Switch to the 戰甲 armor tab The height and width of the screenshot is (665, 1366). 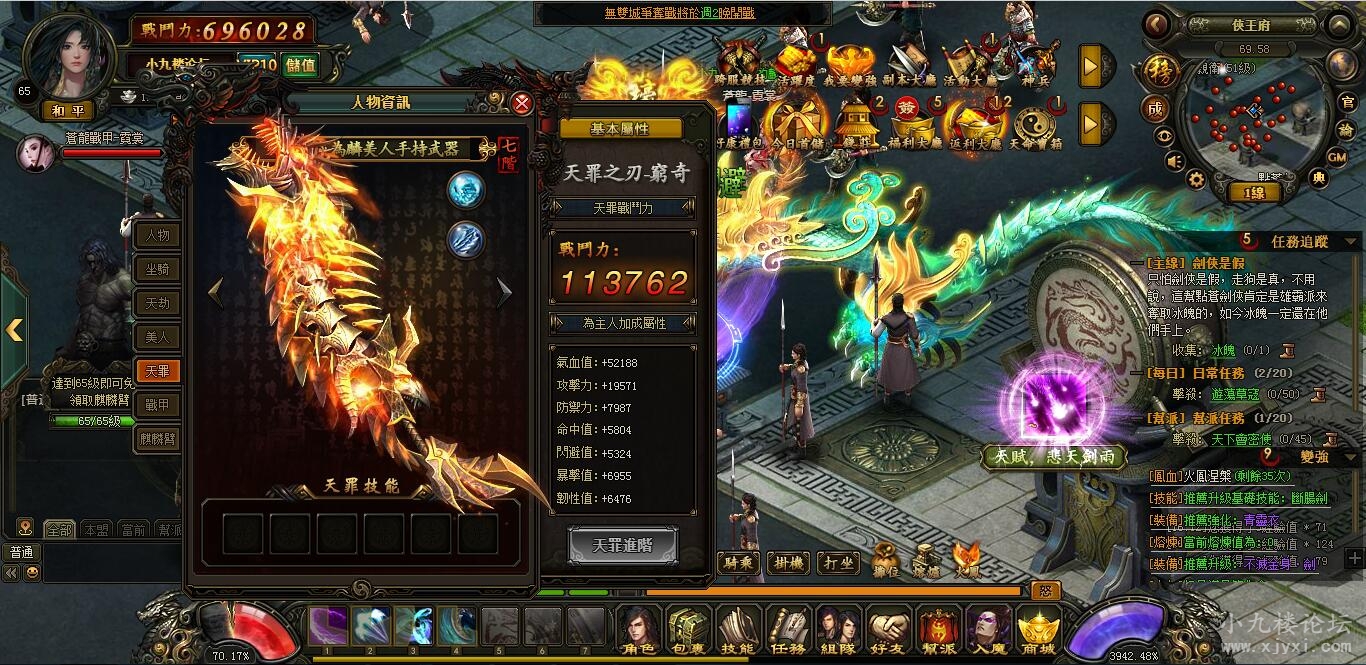(x=158, y=405)
